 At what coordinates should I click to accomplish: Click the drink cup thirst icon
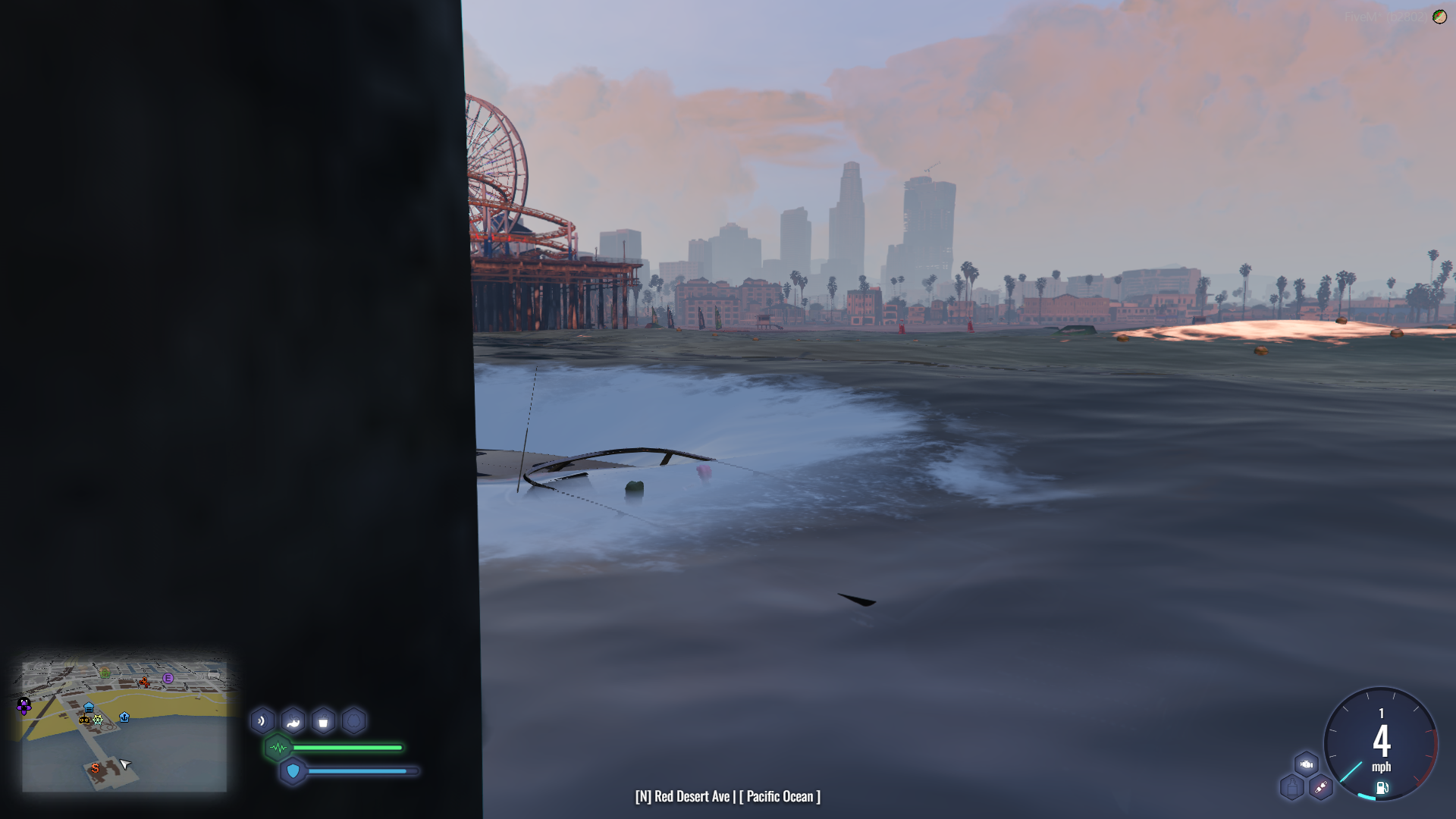tap(323, 721)
